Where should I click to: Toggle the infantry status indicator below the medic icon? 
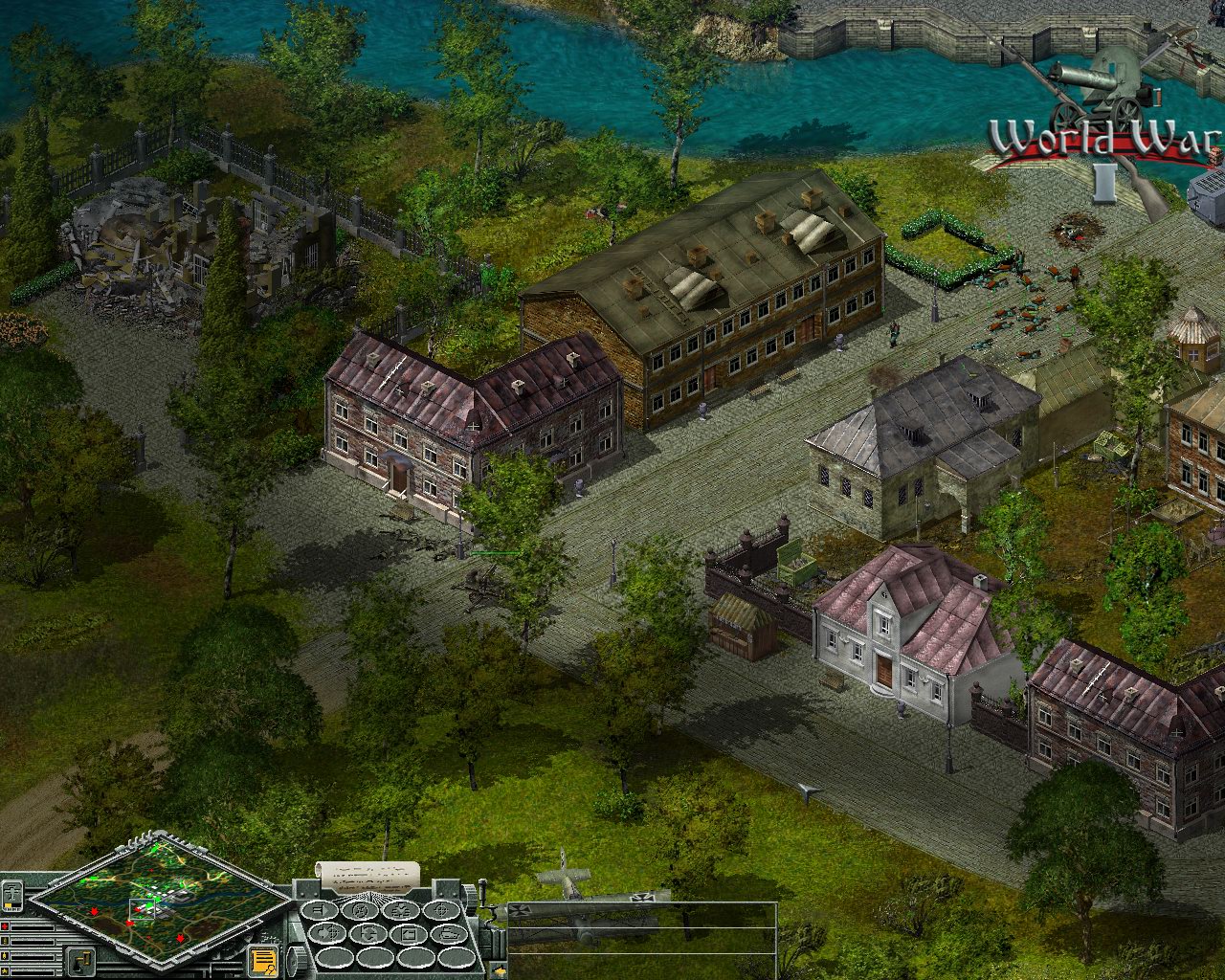point(5,941)
